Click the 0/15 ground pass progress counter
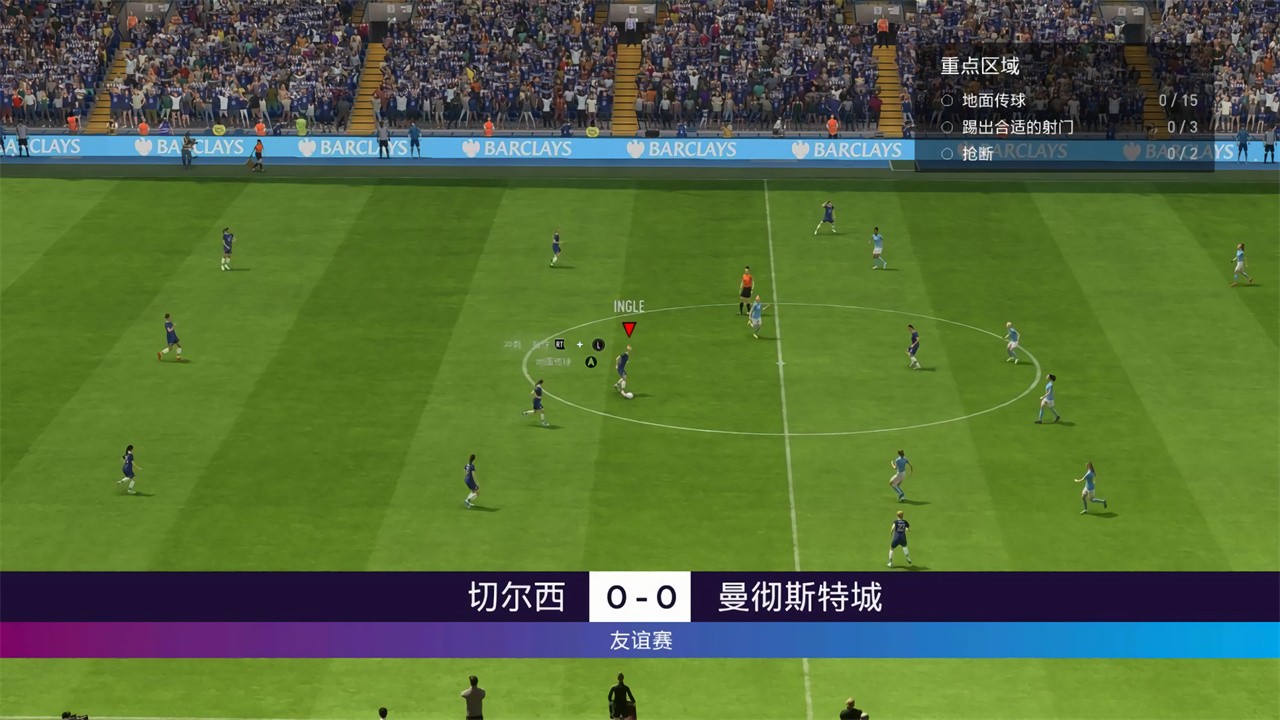Viewport: 1280px width, 720px height. pyautogui.click(x=1179, y=99)
